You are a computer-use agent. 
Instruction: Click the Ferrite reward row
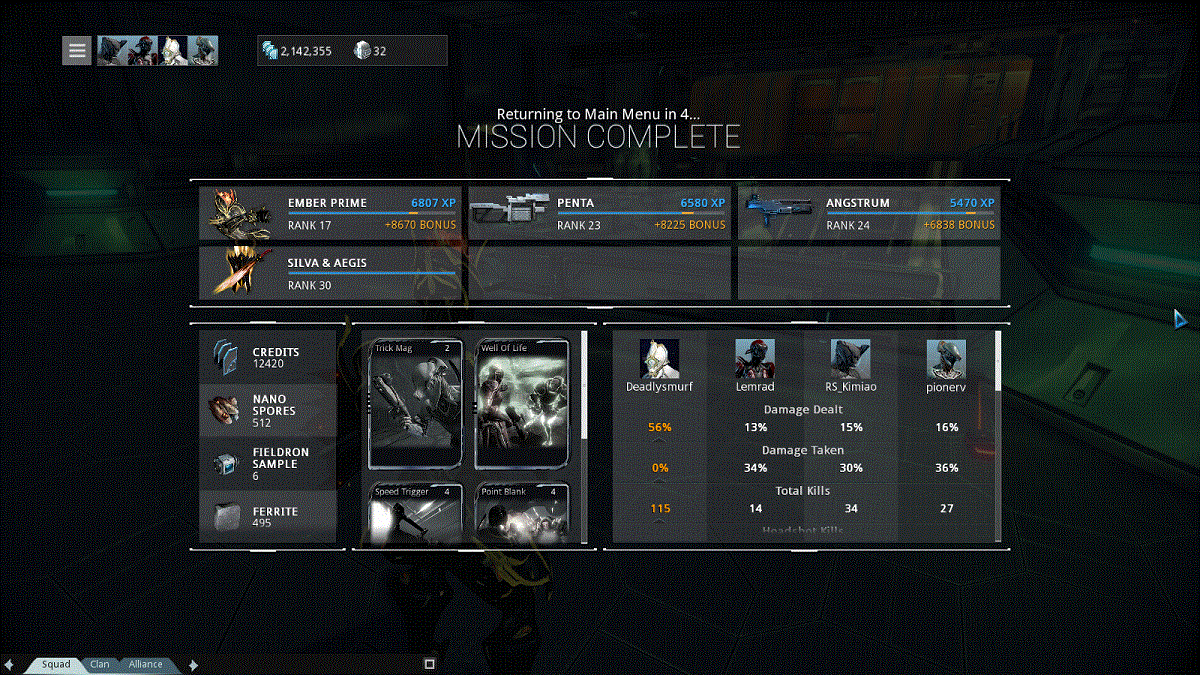[268, 516]
